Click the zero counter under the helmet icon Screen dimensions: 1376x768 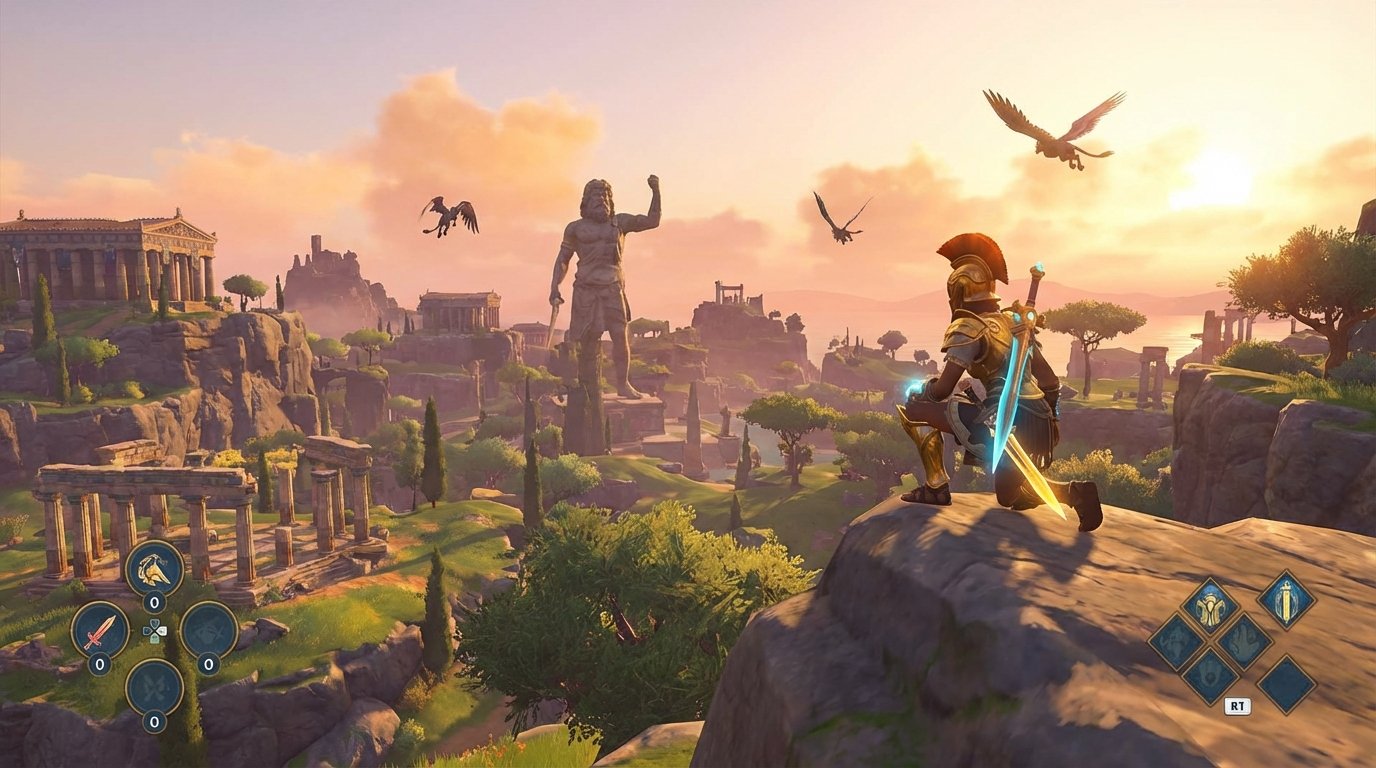click(x=153, y=601)
